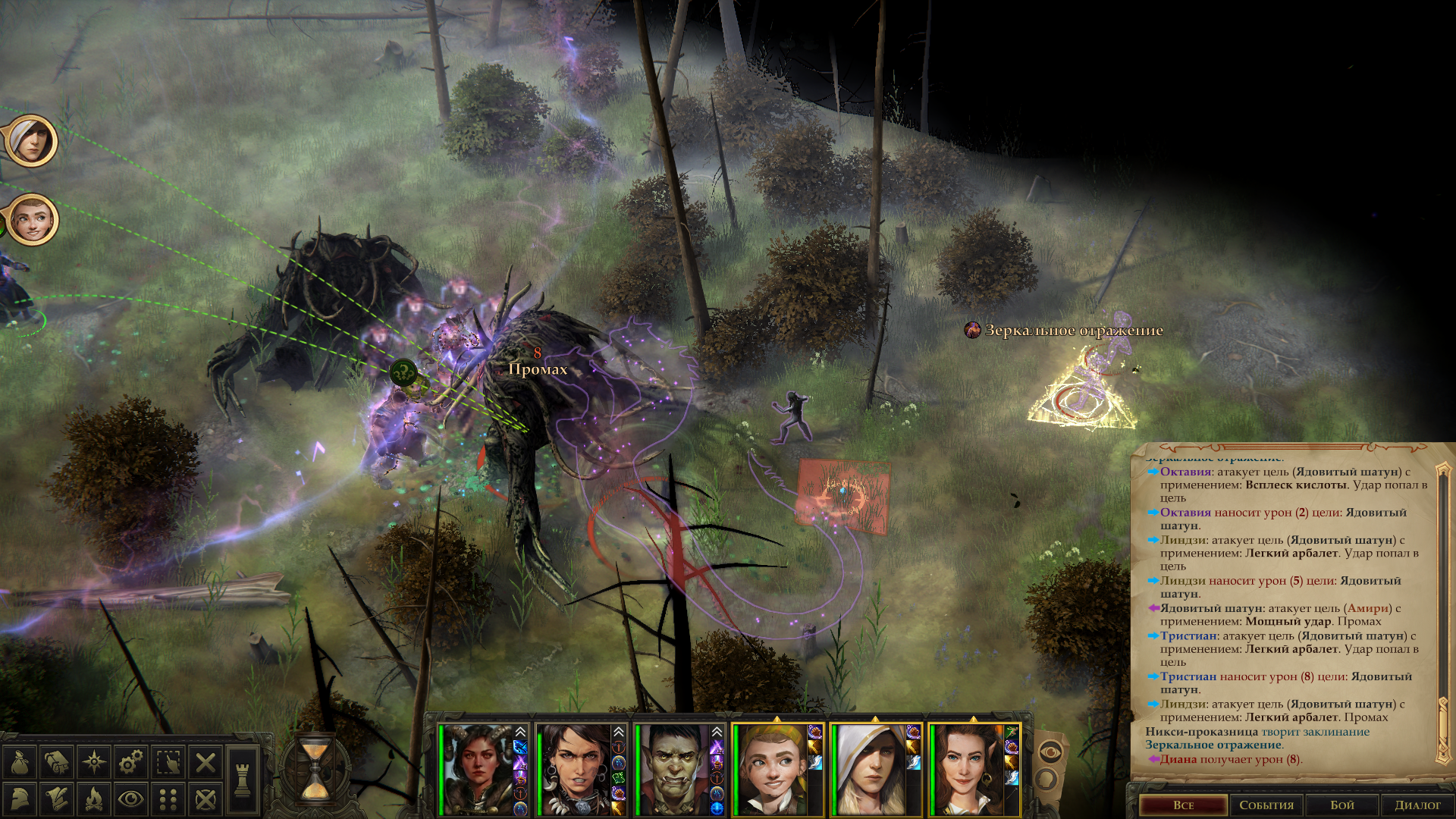Toggle pause with the hourglass

pos(315,770)
